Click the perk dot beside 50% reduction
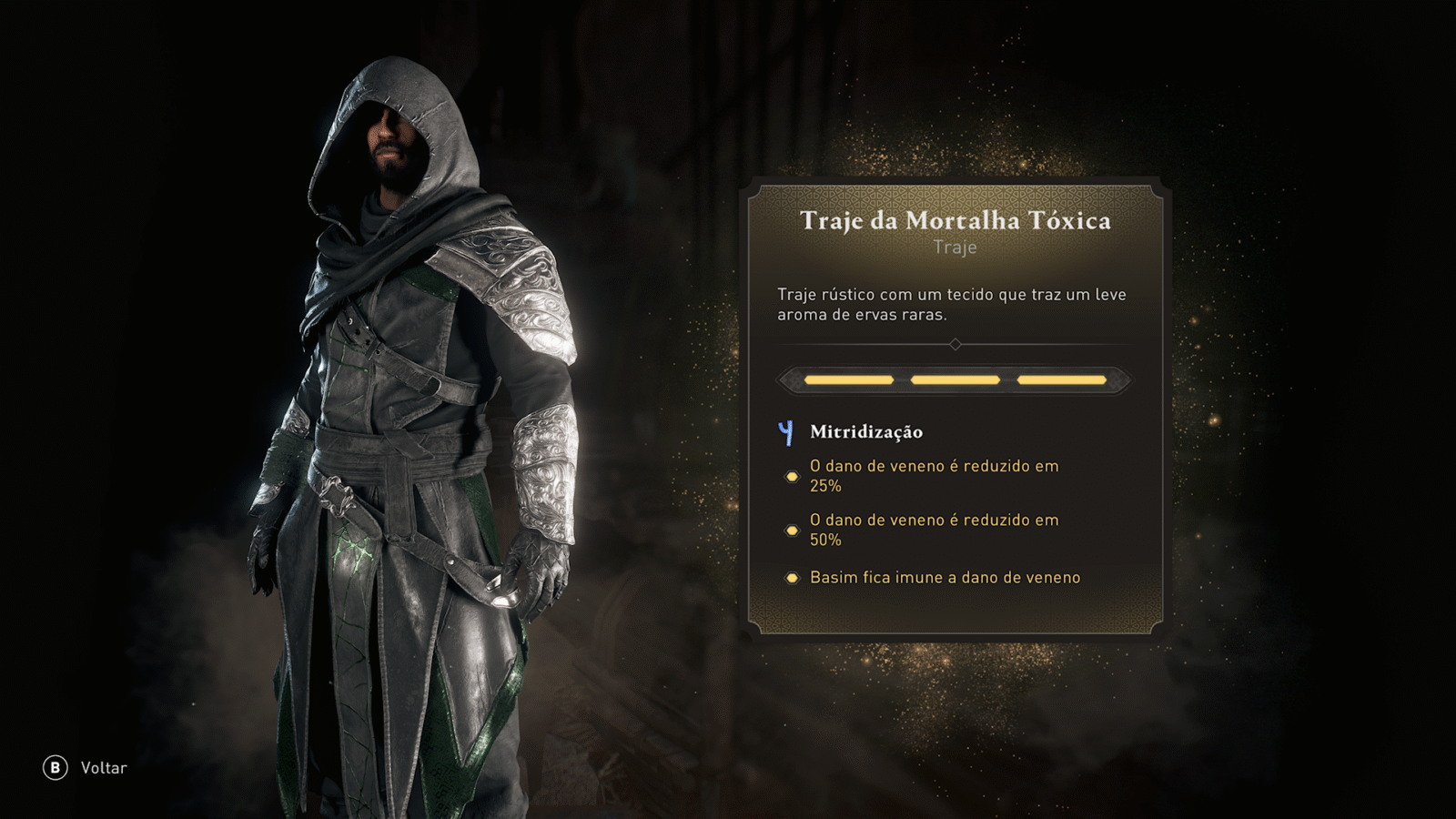Viewport: 1456px width, 819px height. click(793, 529)
